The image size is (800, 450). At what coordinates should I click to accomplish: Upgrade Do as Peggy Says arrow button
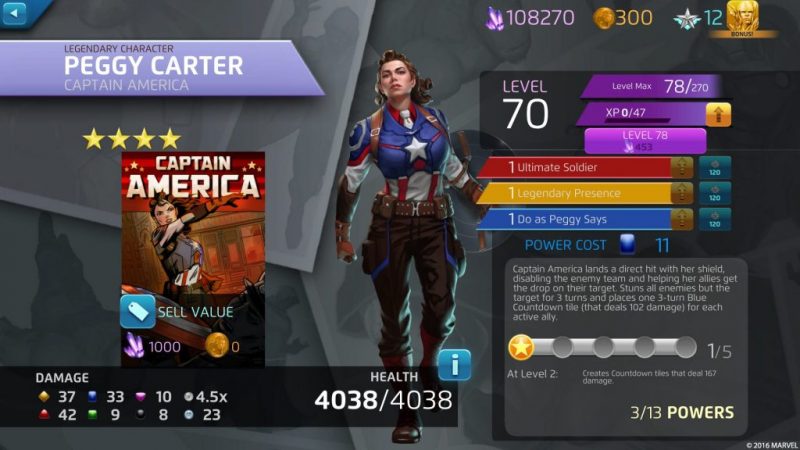685,219
